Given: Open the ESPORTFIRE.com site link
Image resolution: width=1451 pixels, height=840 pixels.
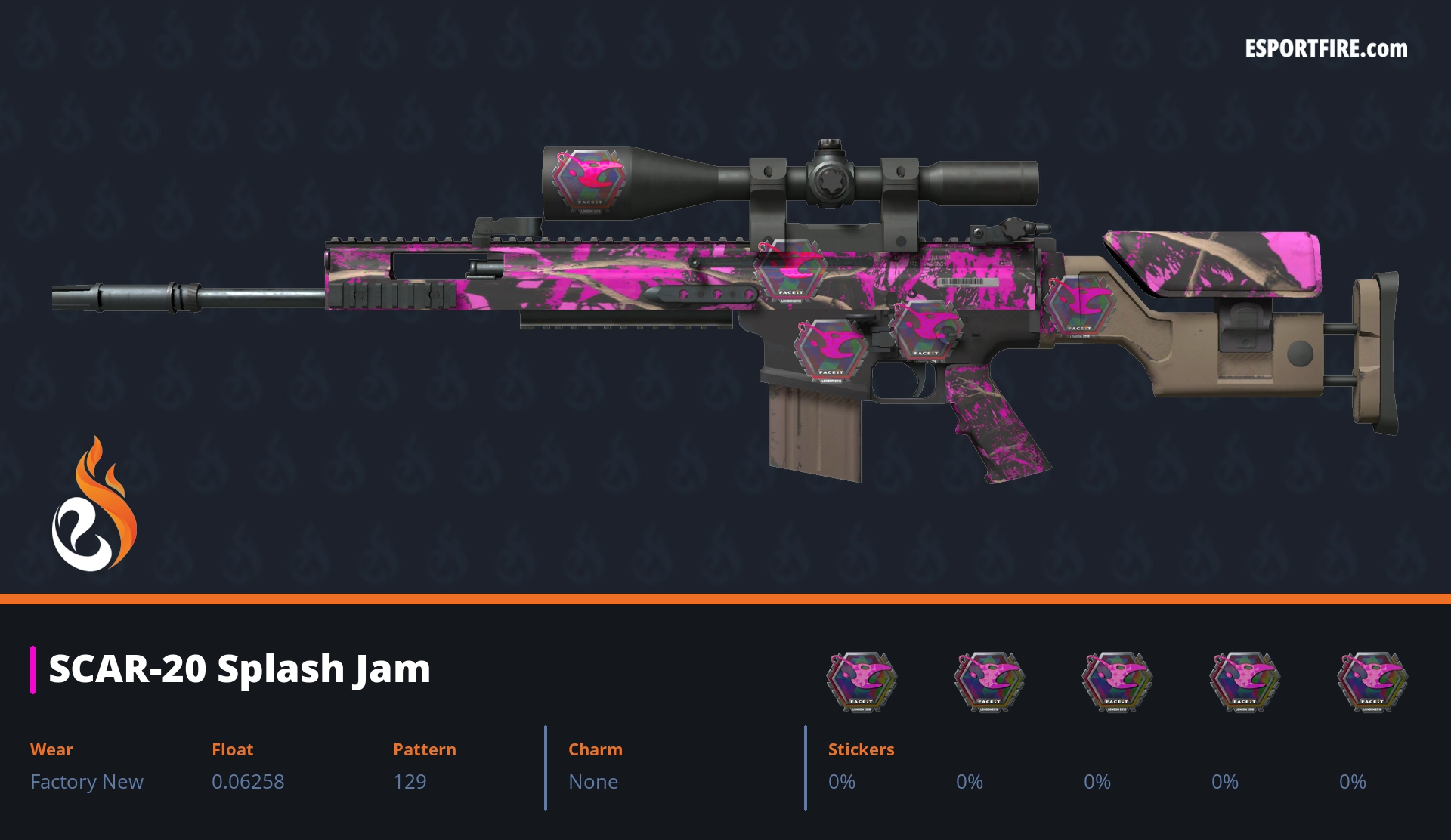Looking at the screenshot, I should [1326, 49].
